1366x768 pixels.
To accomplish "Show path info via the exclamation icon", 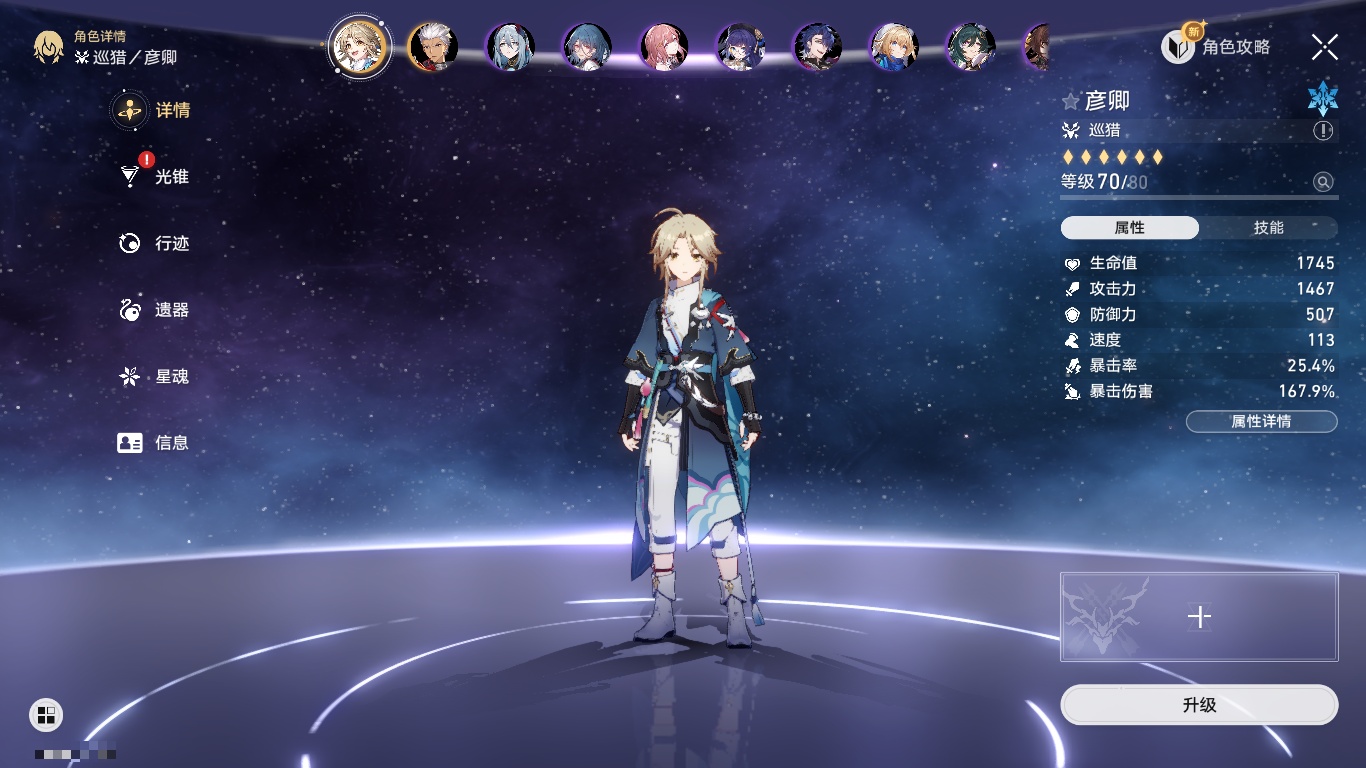I will tap(1323, 131).
